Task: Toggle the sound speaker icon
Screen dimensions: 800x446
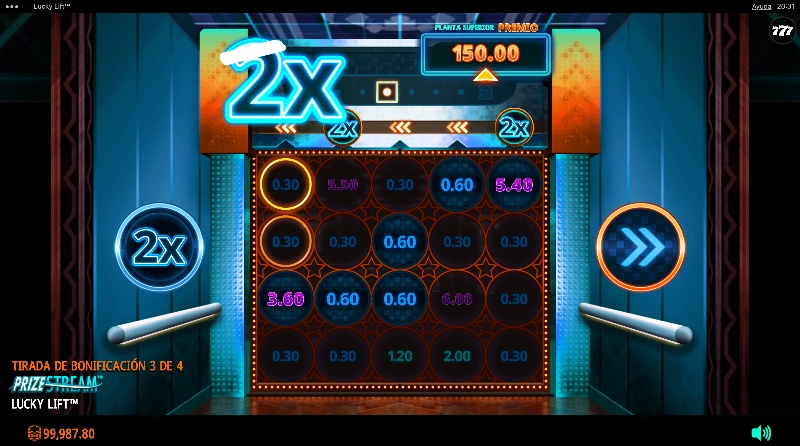Action: click(761, 433)
